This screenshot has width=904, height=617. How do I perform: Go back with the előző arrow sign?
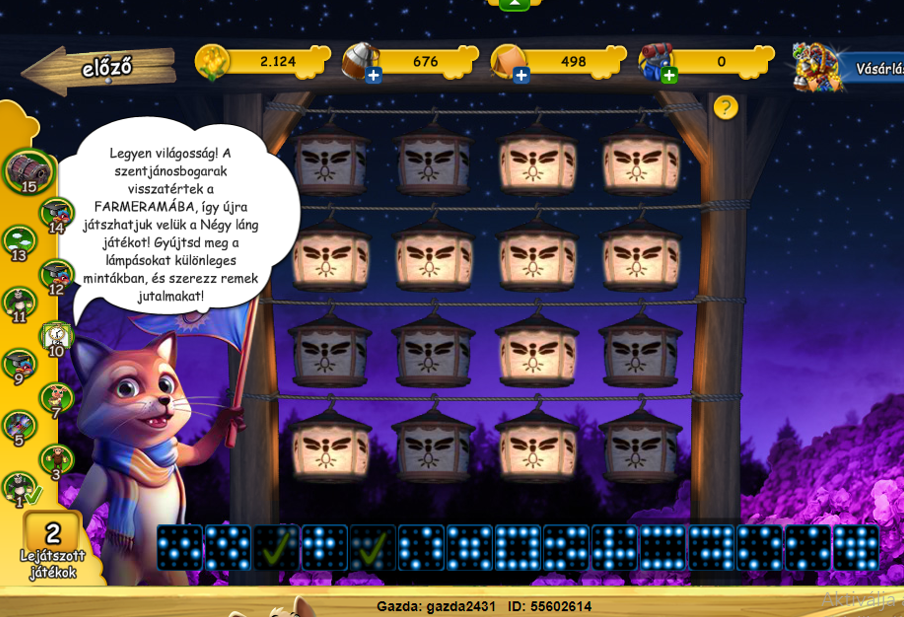click(95, 68)
